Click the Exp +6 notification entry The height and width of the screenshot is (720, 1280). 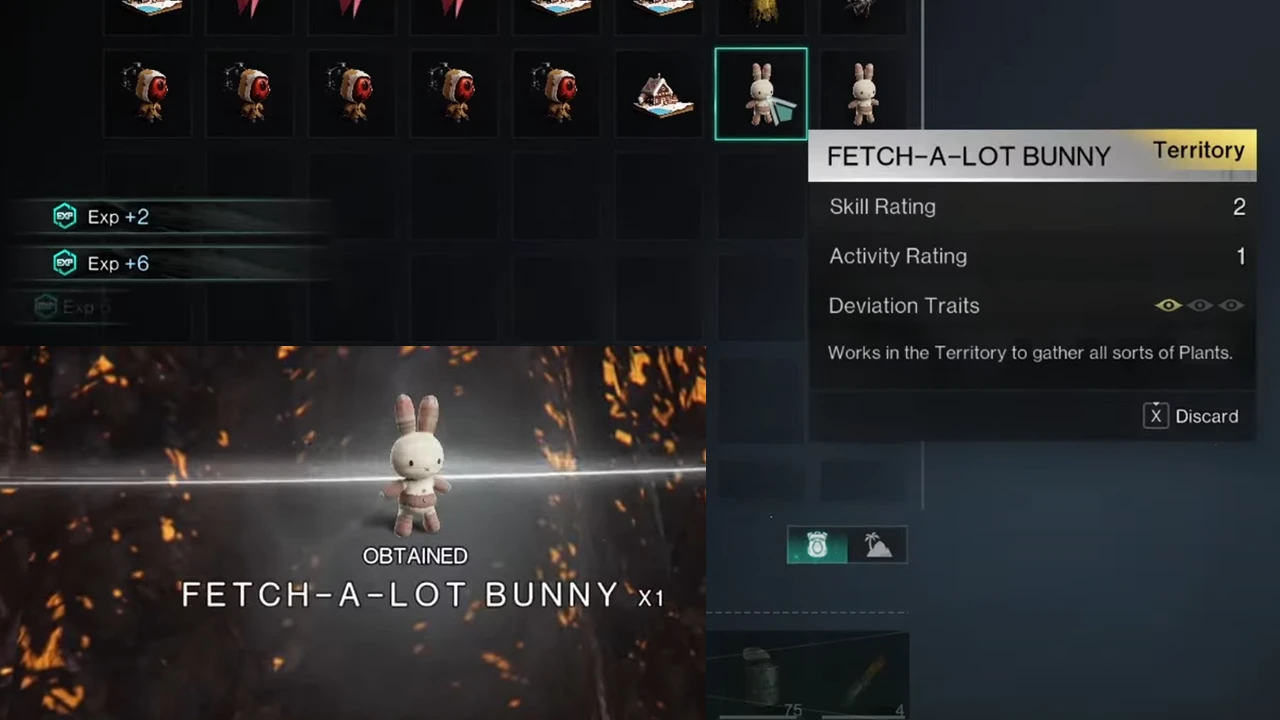point(118,263)
